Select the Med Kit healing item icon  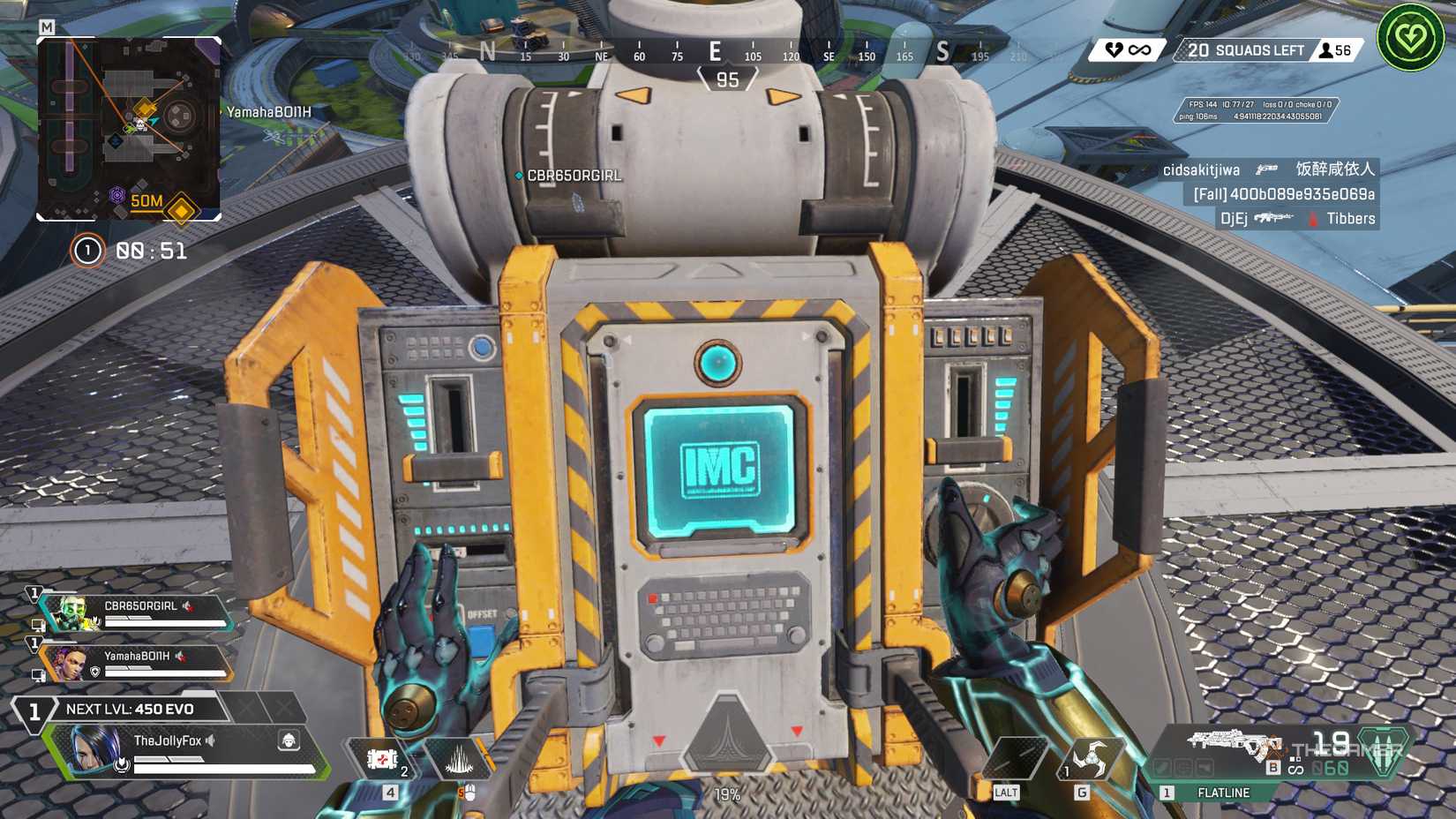tap(382, 760)
